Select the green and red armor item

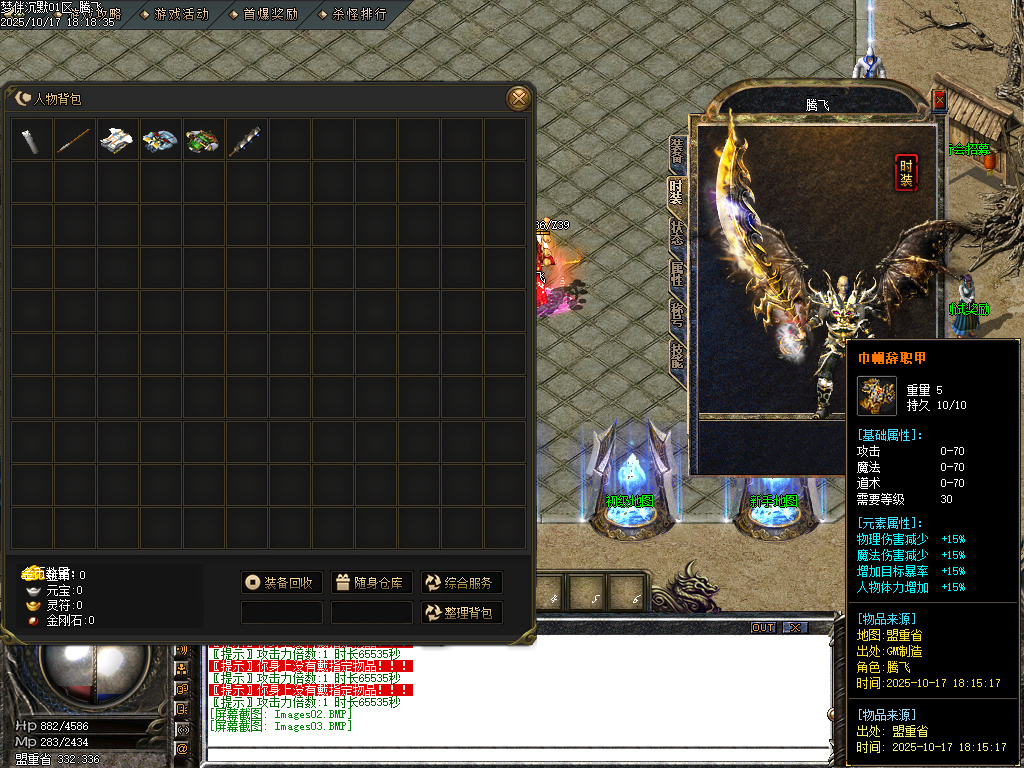point(204,140)
